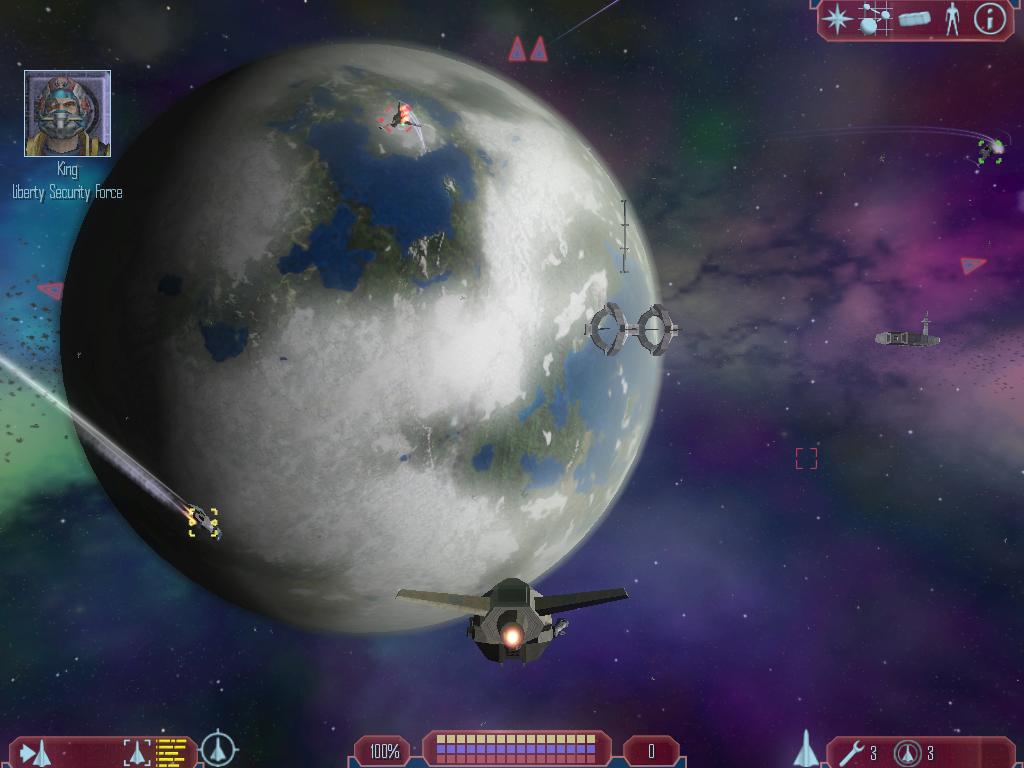Open the star-shaped Nav Map icon

click(838, 19)
